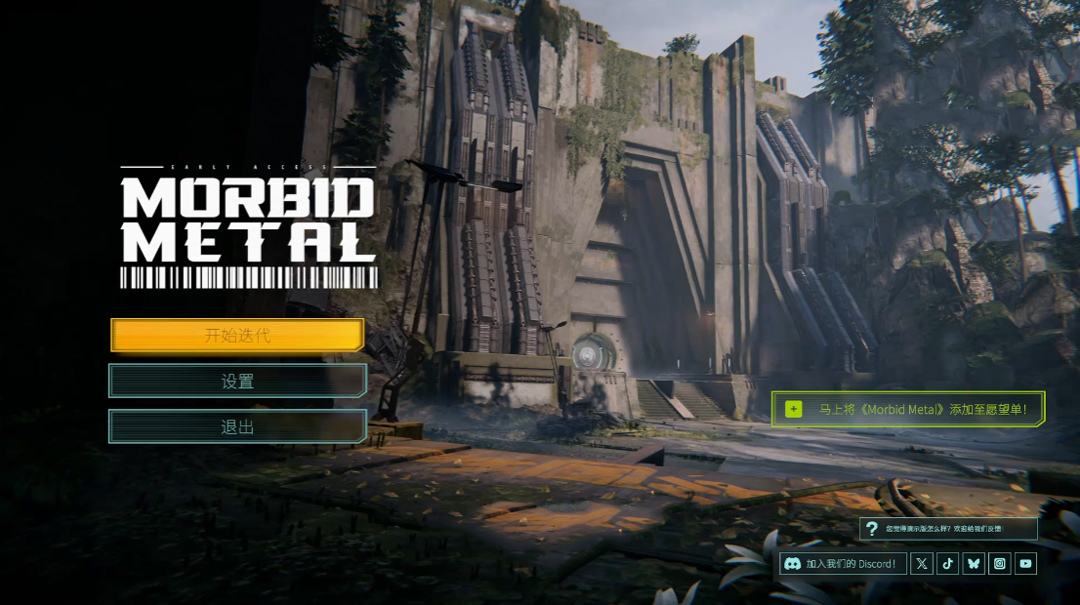Visit the TikTok page

pyautogui.click(x=948, y=564)
